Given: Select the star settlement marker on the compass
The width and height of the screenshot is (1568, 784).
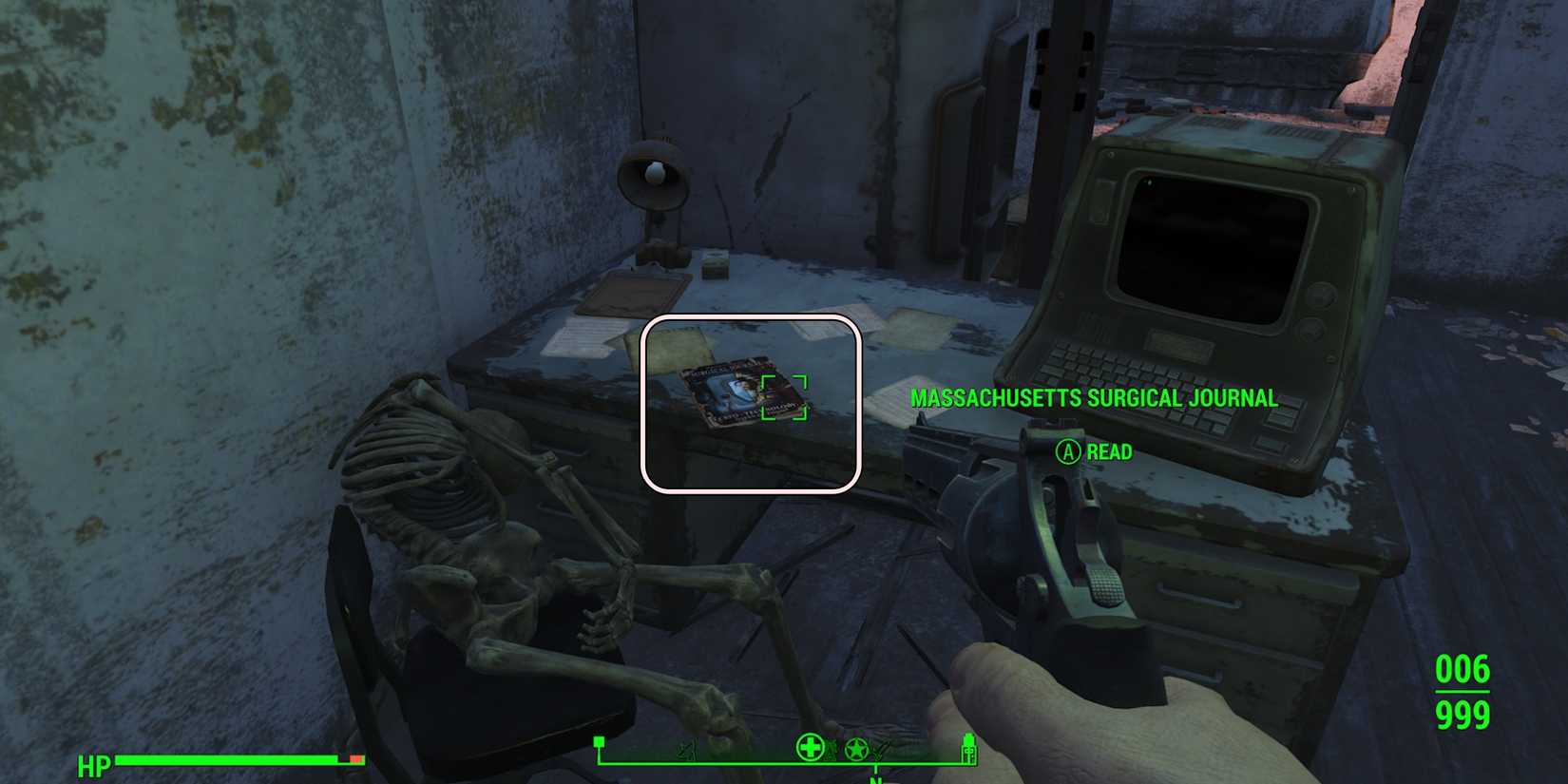Looking at the screenshot, I should (x=856, y=749).
